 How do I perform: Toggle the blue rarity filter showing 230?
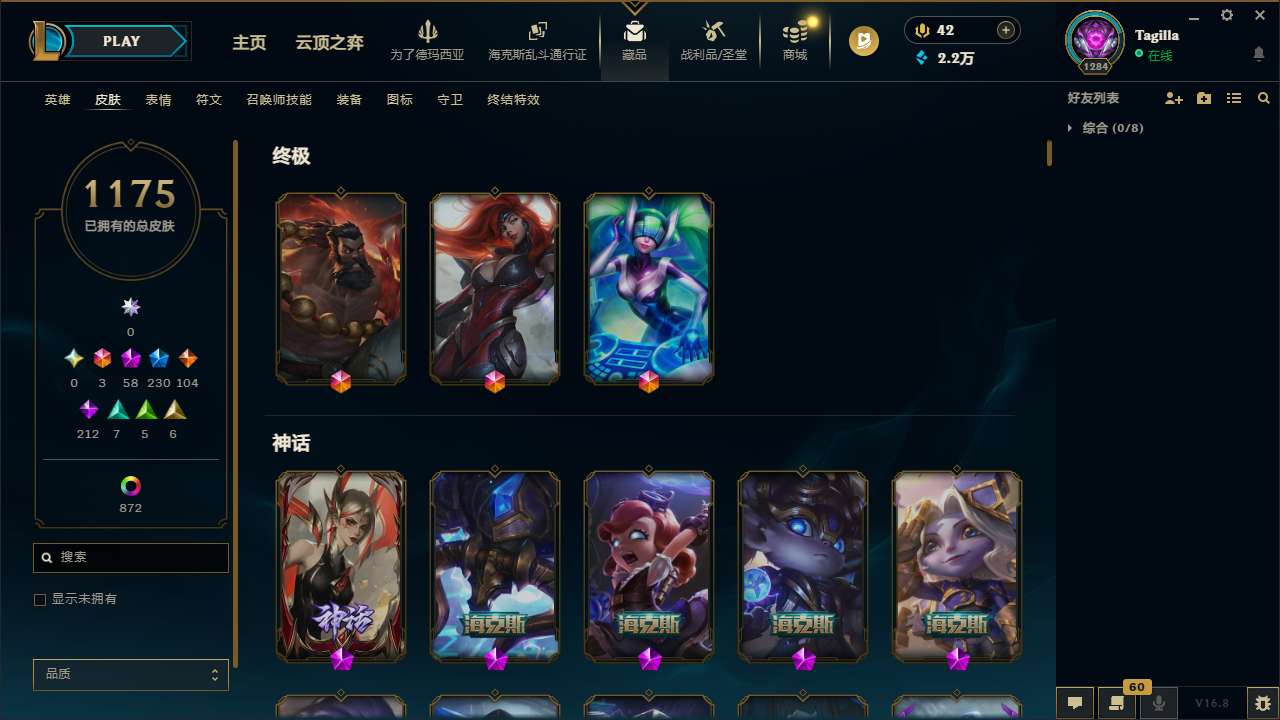[159, 358]
